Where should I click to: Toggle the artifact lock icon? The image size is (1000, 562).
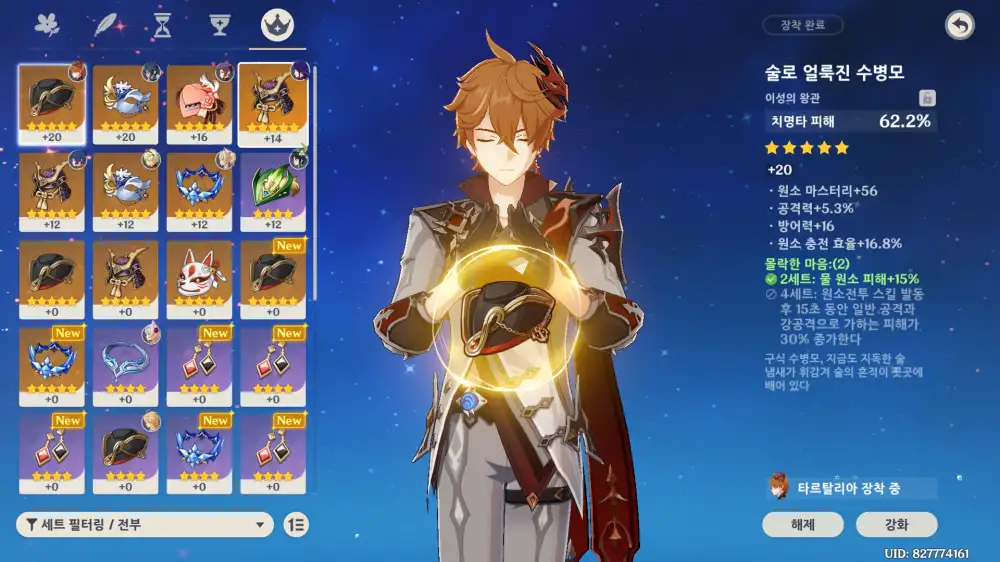pos(927,98)
